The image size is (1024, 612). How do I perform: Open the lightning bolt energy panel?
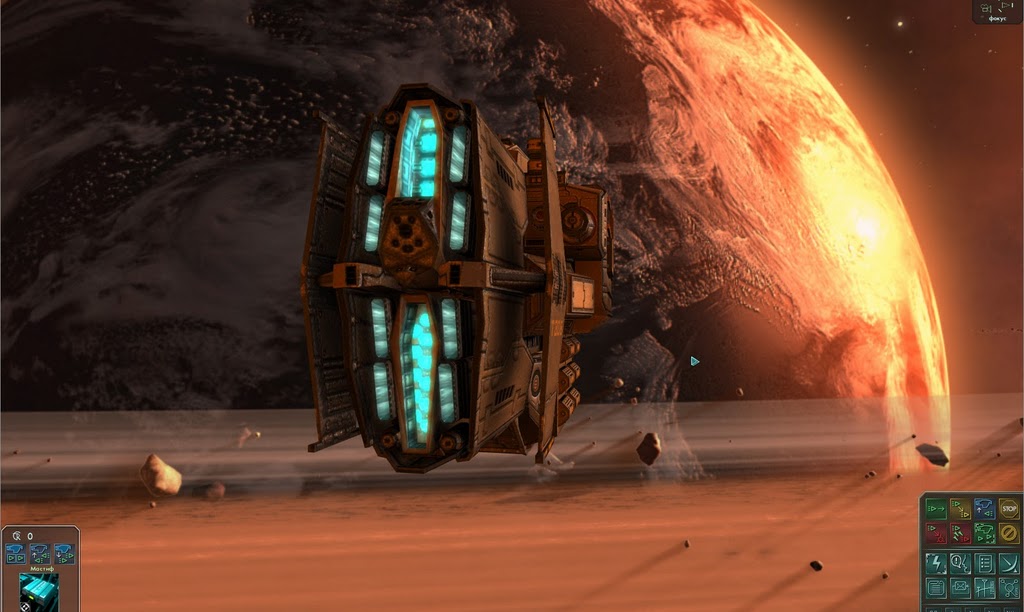pyautogui.click(x=936, y=563)
